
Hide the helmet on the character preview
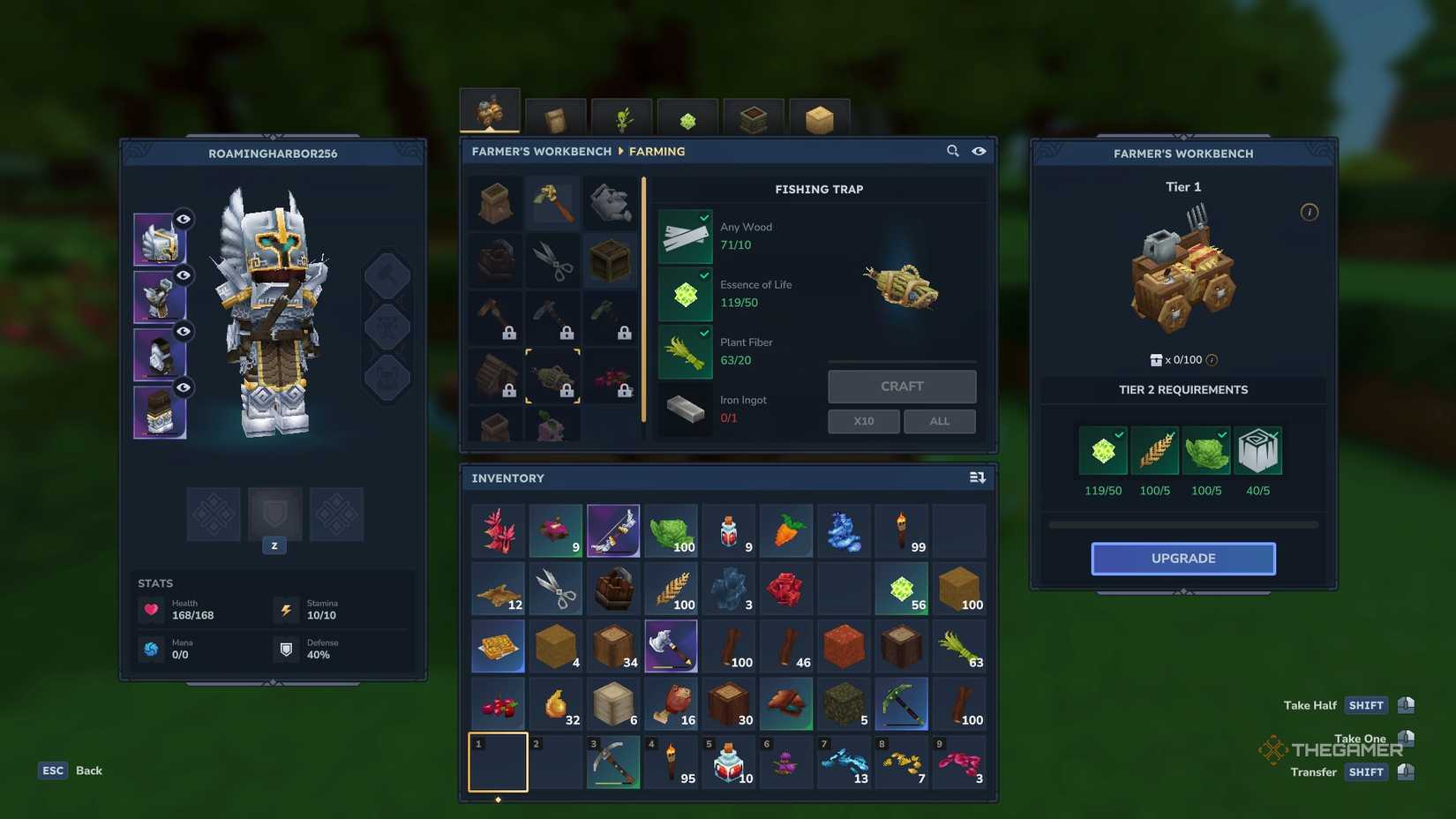tap(183, 221)
